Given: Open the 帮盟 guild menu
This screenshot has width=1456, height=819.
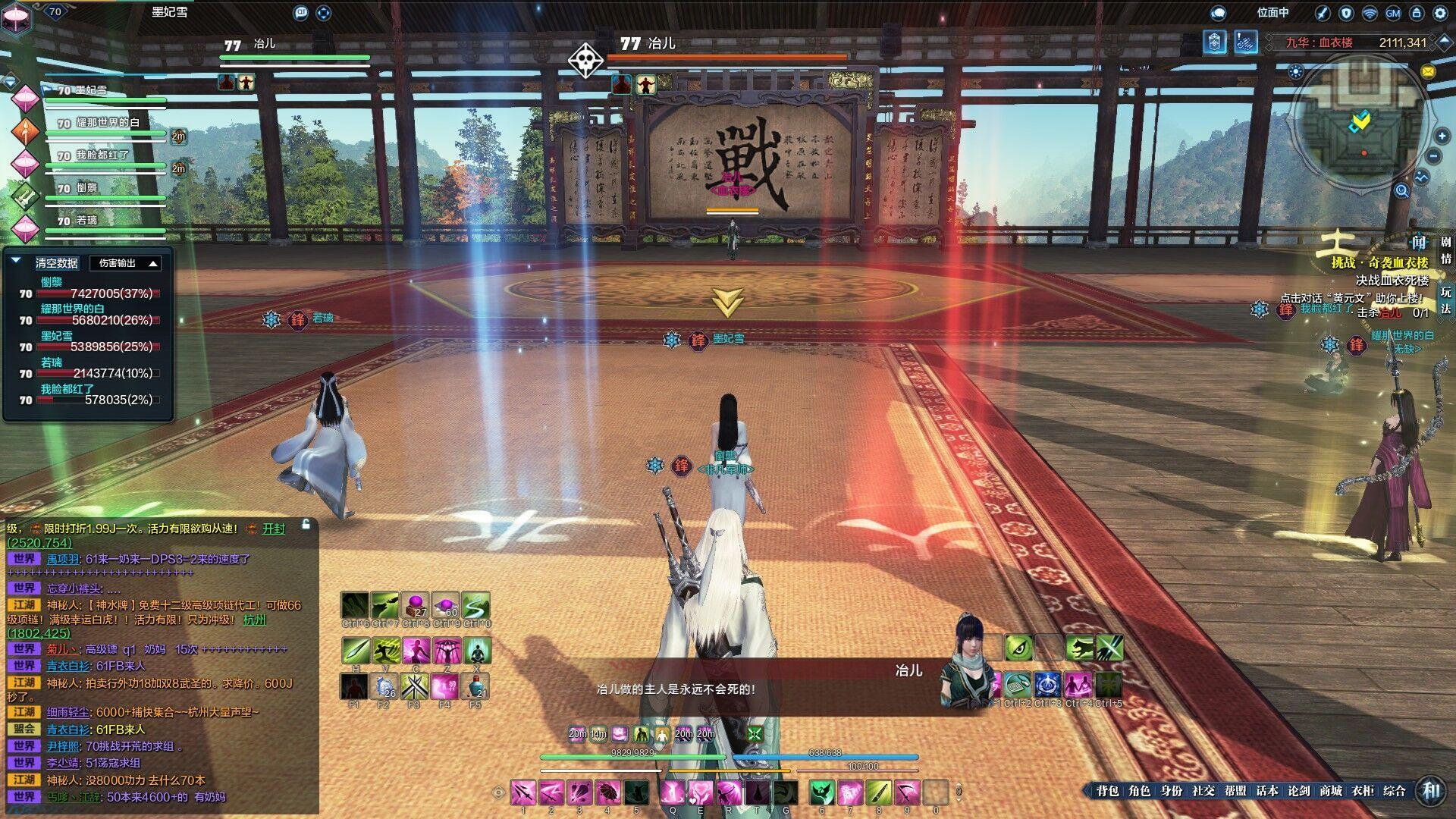Looking at the screenshot, I should (x=1235, y=791).
